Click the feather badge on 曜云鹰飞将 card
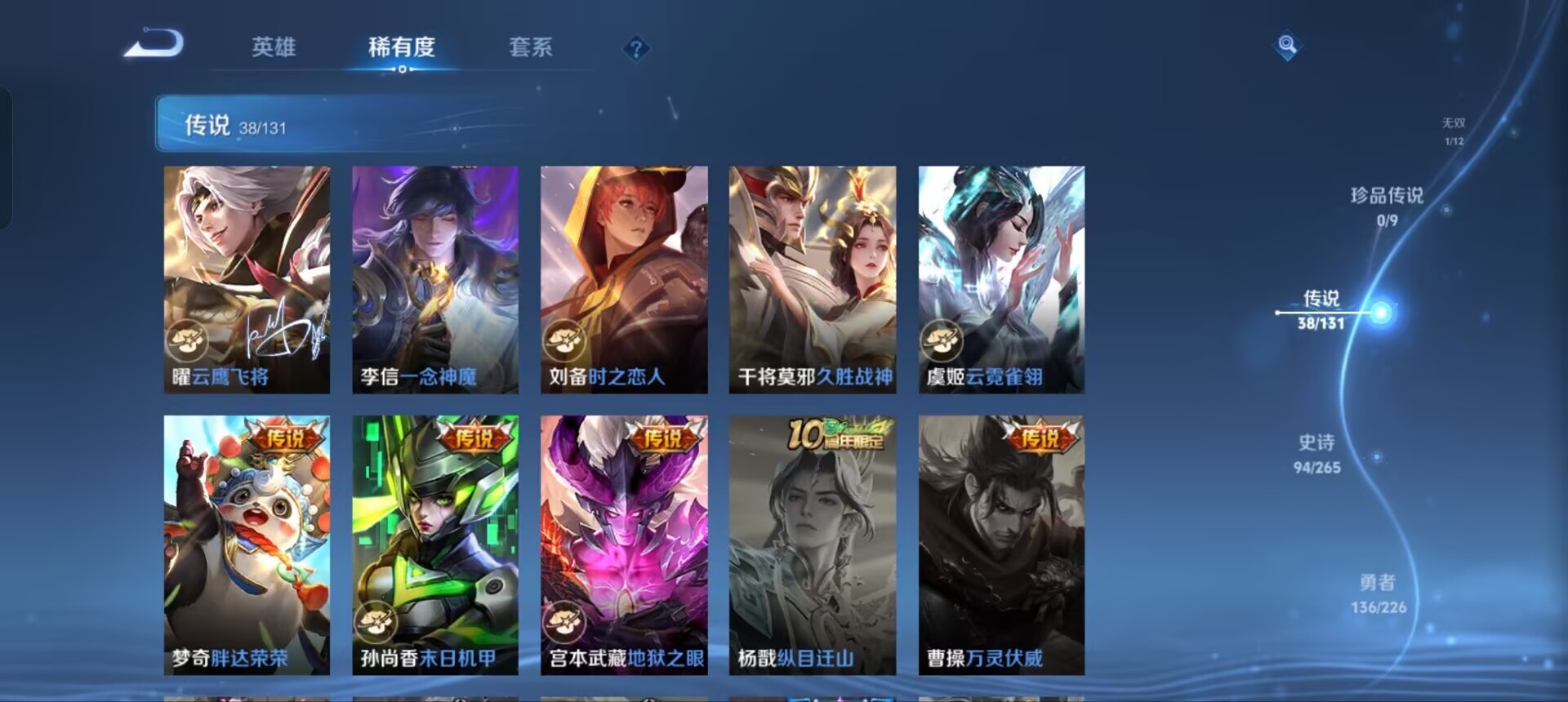The width and height of the screenshot is (1568, 702). tap(188, 340)
